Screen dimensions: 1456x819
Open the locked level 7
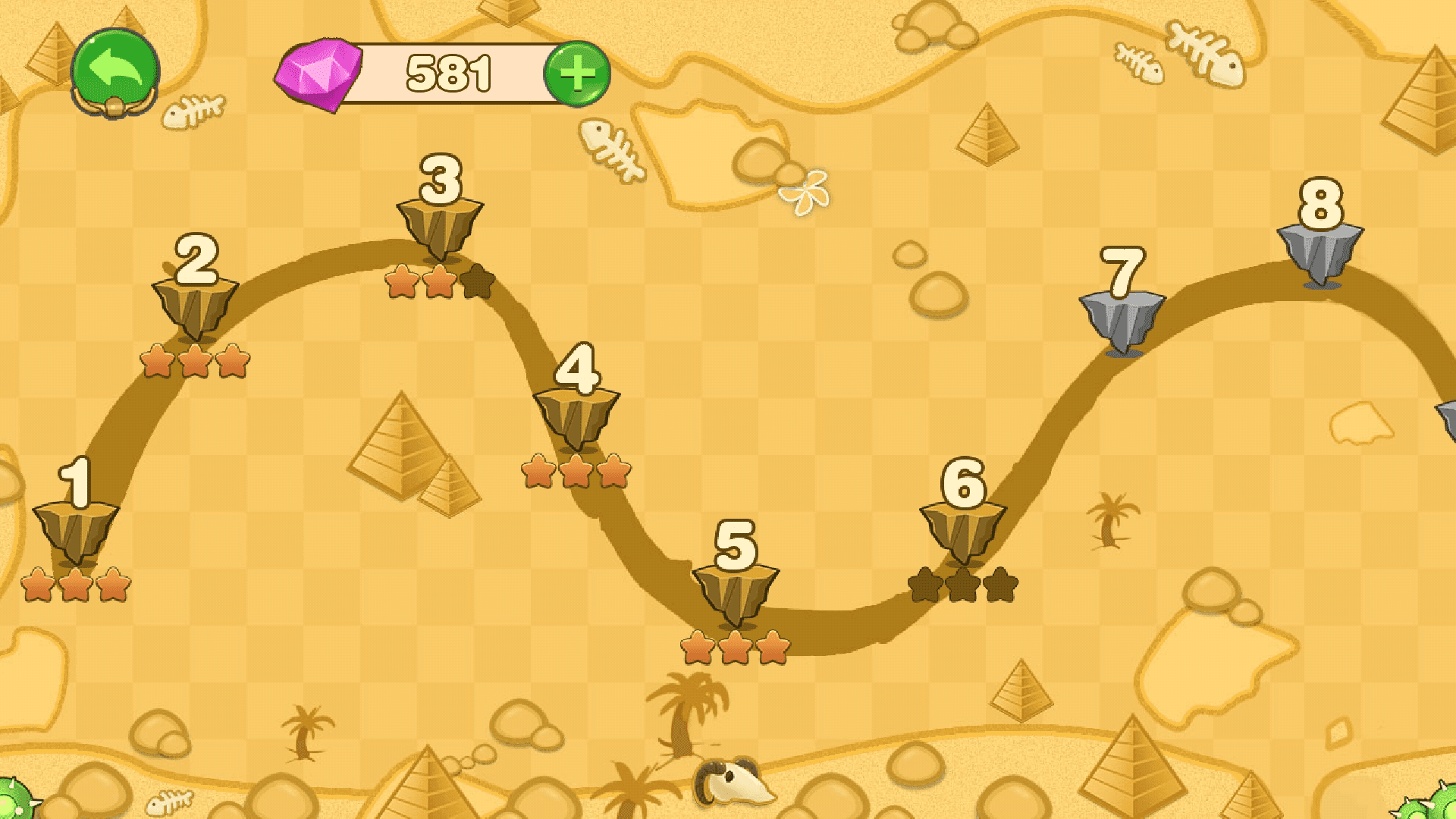tap(1121, 318)
